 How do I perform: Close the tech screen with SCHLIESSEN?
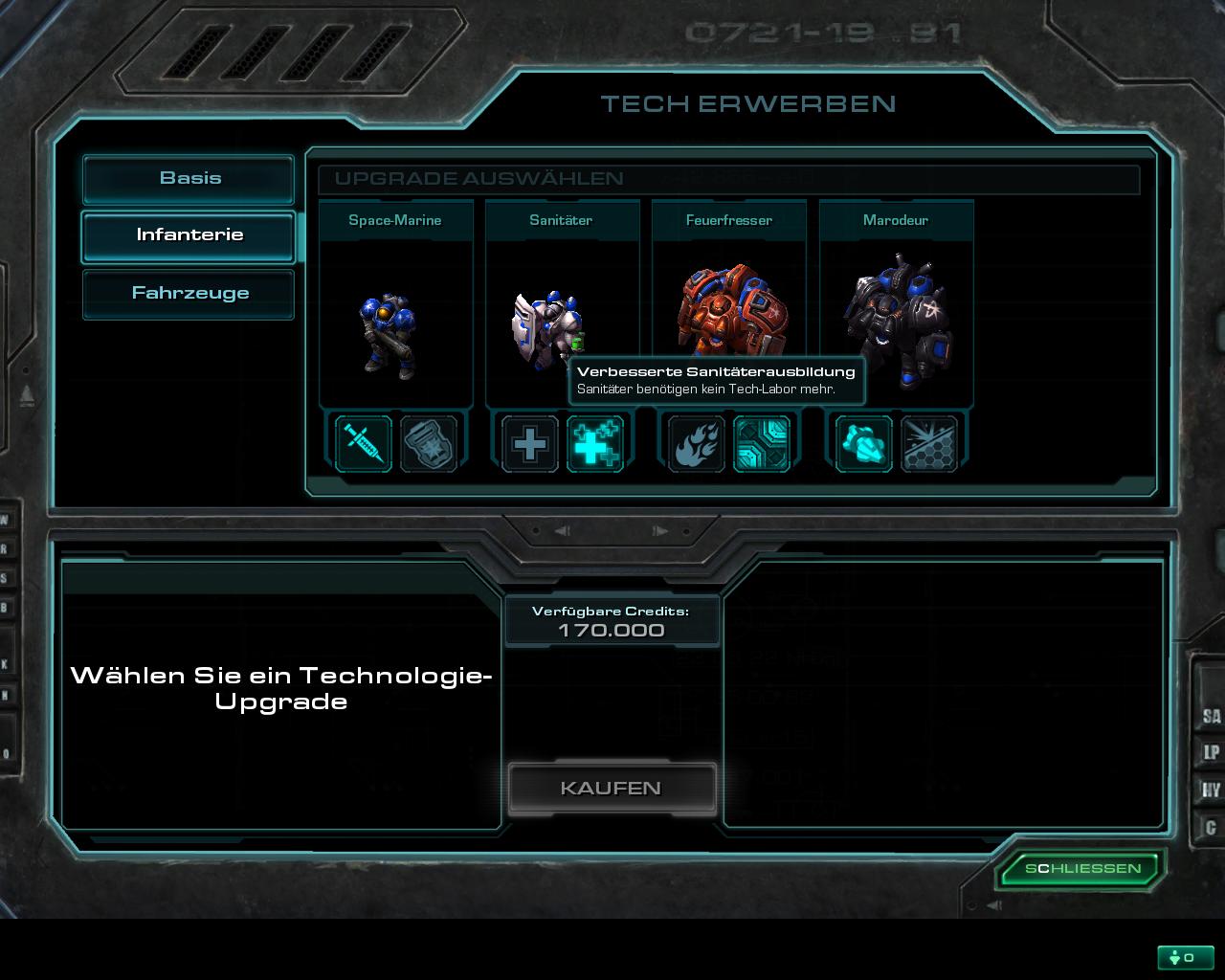(1082, 869)
